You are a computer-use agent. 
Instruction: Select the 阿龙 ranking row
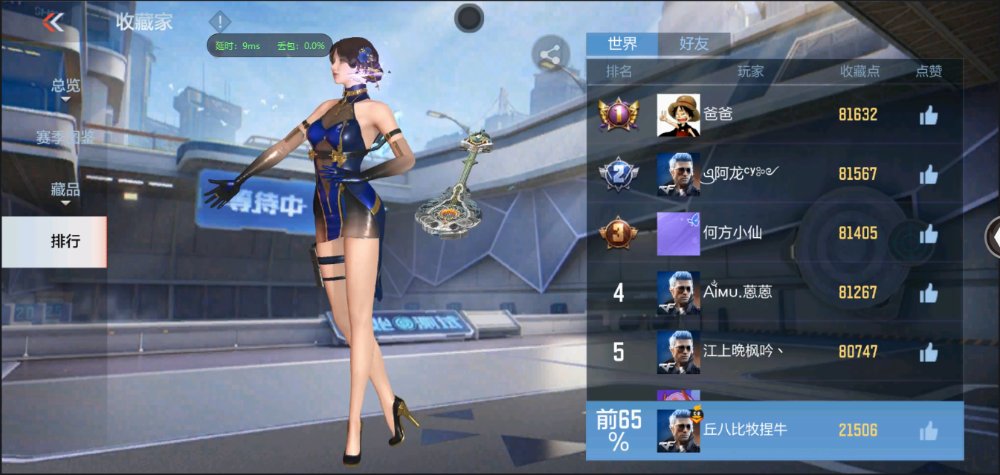click(775, 174)
